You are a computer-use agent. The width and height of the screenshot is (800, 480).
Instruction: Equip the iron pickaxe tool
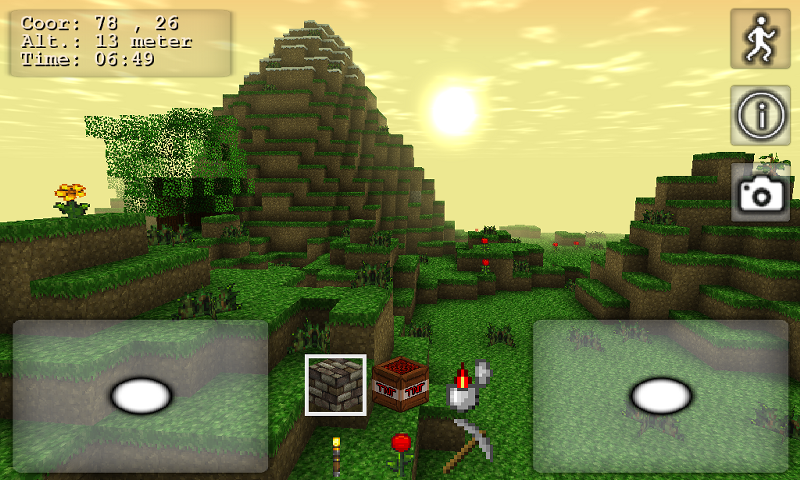coord(469,446)
